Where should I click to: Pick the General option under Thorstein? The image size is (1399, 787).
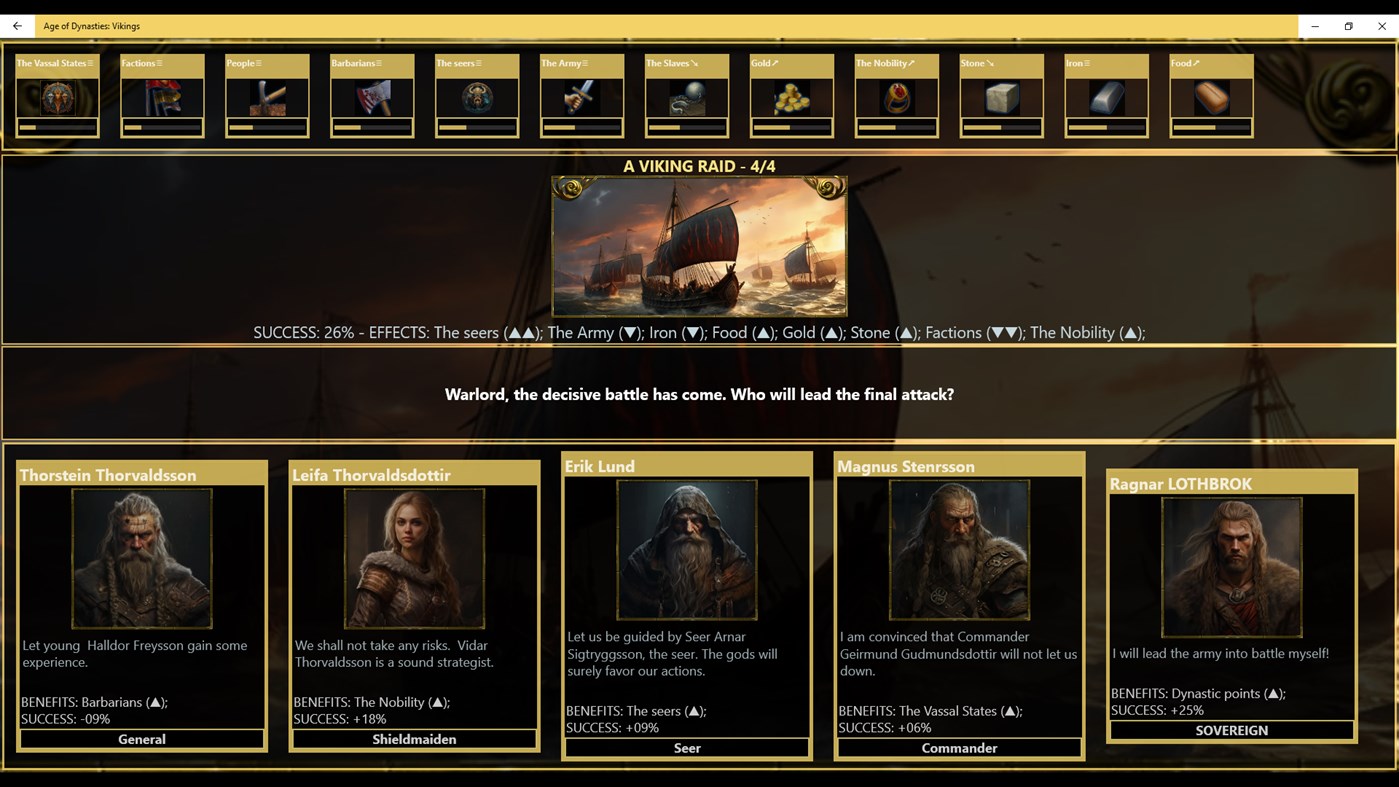[140, 739]
